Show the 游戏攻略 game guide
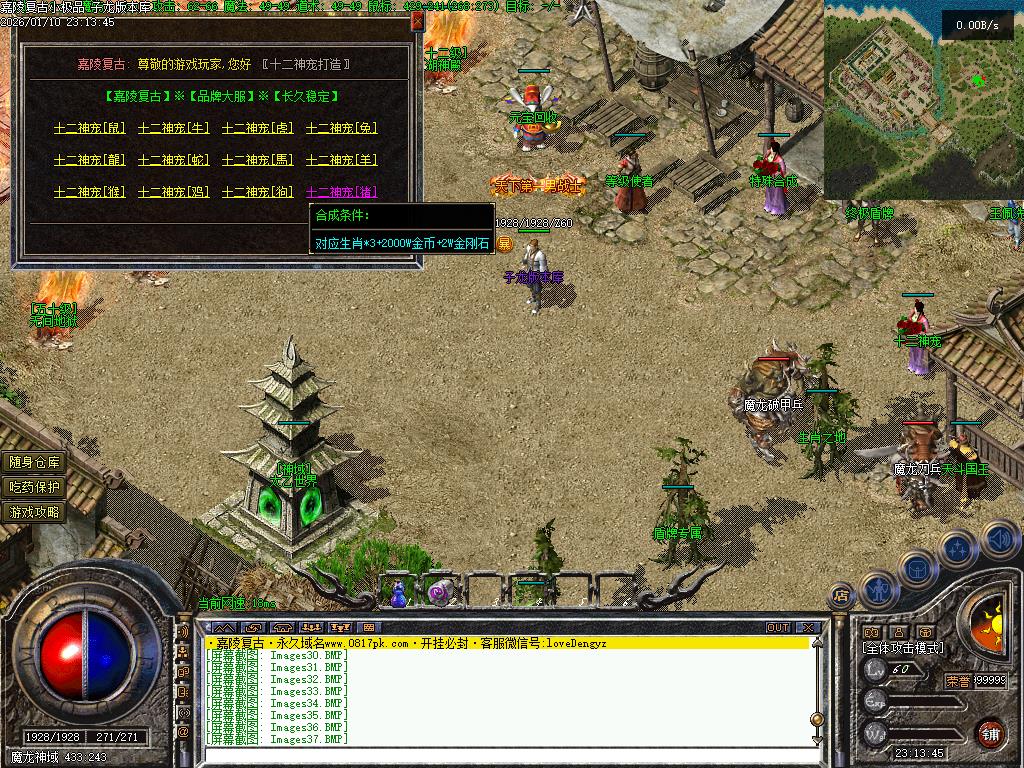 (35, 512)
